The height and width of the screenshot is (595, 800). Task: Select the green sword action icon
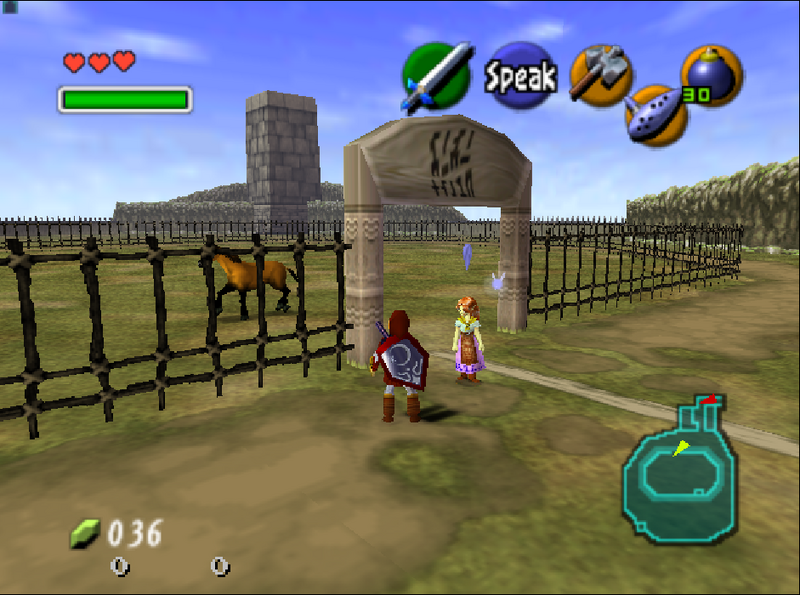click(436, 75)
